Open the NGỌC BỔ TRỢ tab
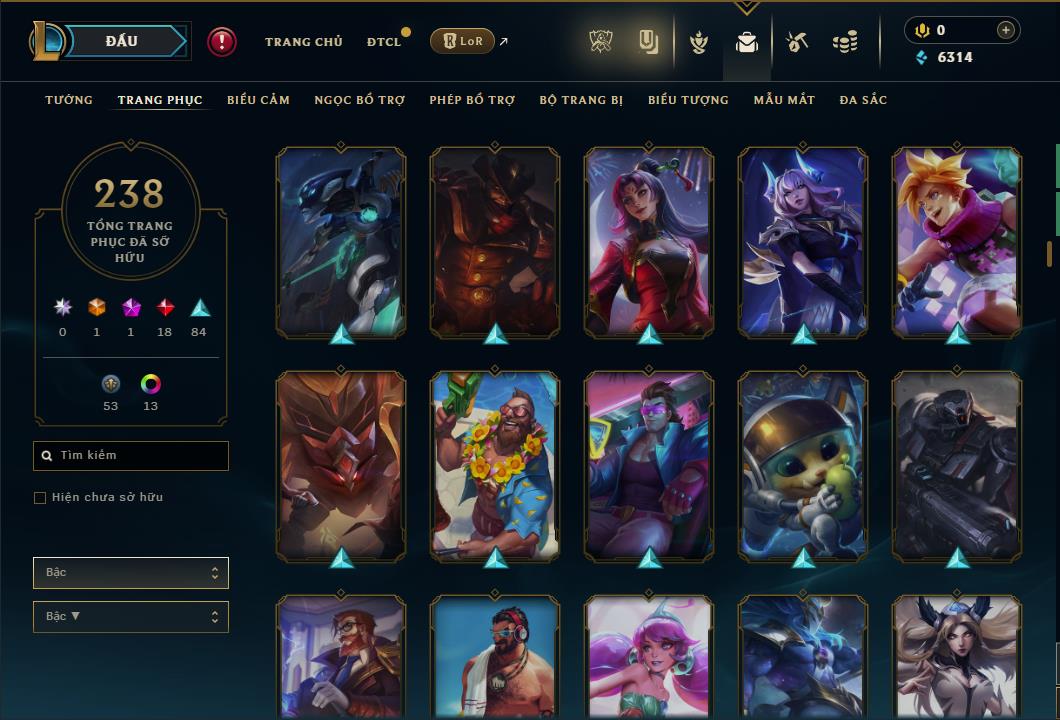1060x720 pixels. coord(359,100)
